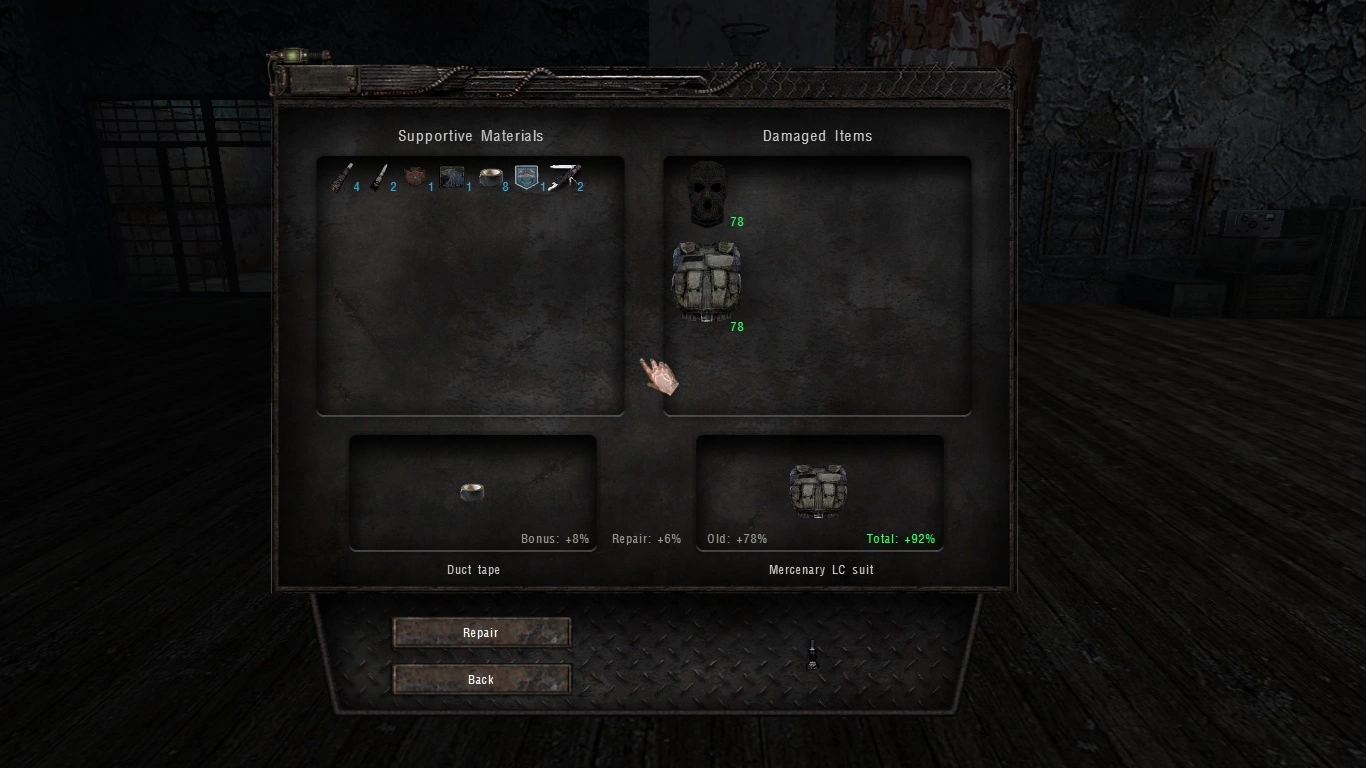Viewport: 1366px width, 768px height.
Task: Select the dark square patch material
Action: click(x=452, y=178)
